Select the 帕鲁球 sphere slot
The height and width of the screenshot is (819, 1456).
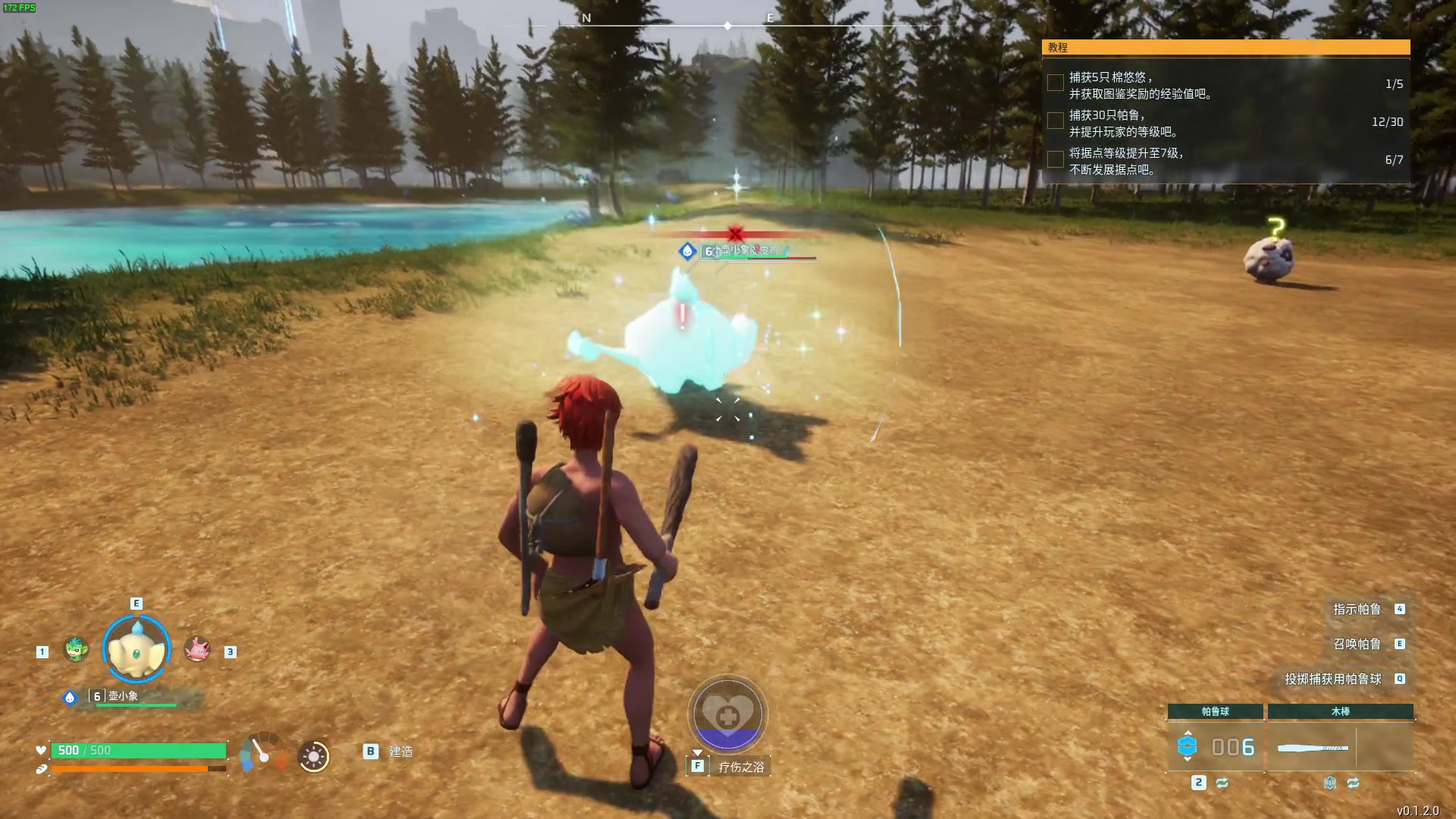(x=1215, y=747)
